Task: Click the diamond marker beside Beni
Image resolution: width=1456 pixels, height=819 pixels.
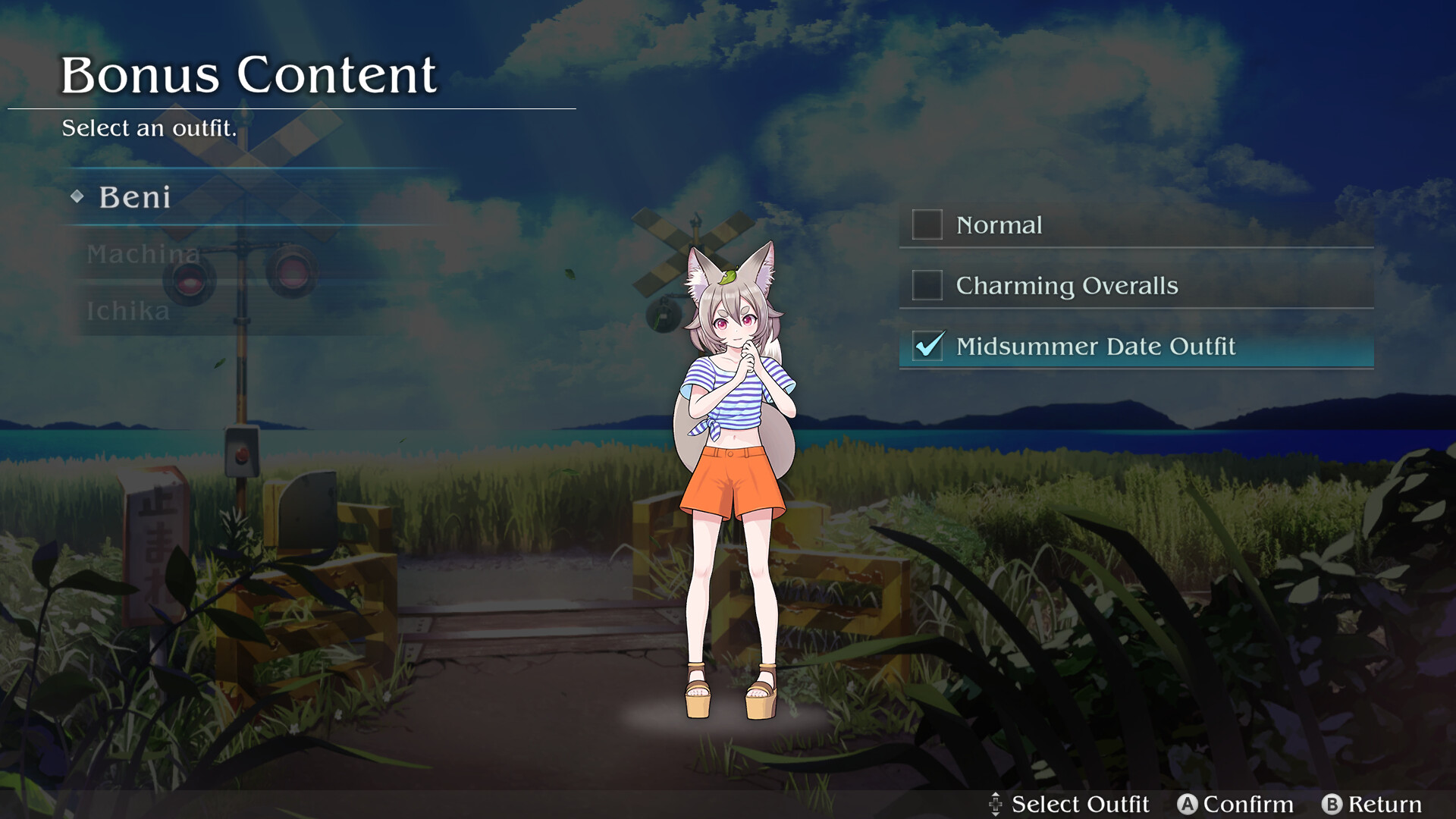Action: [x=77, y=197]
